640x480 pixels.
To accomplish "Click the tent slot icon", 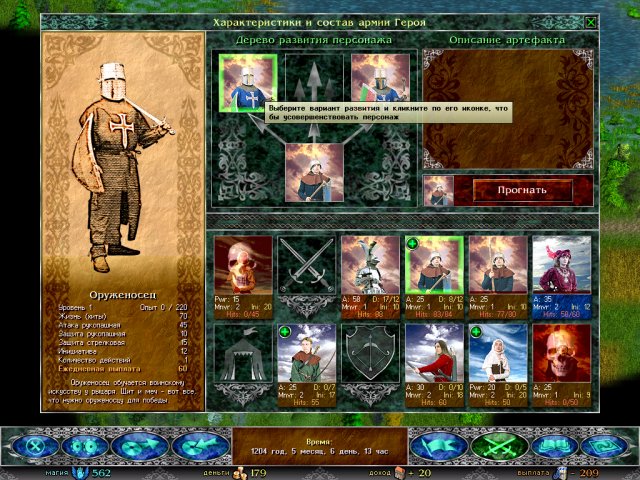I will 243,351.
